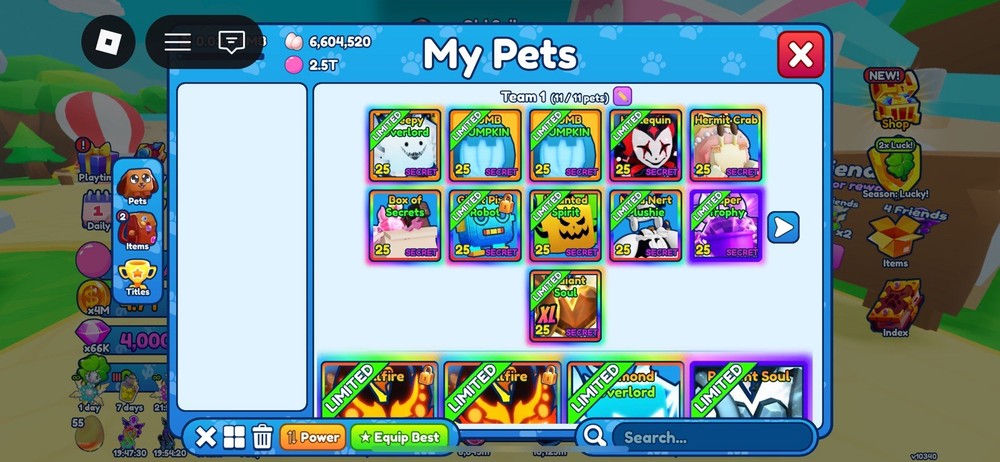The width and height of the screenshot is (1000, 462).
Task: Select the purple trophy pet
Action: pos(726,226)
